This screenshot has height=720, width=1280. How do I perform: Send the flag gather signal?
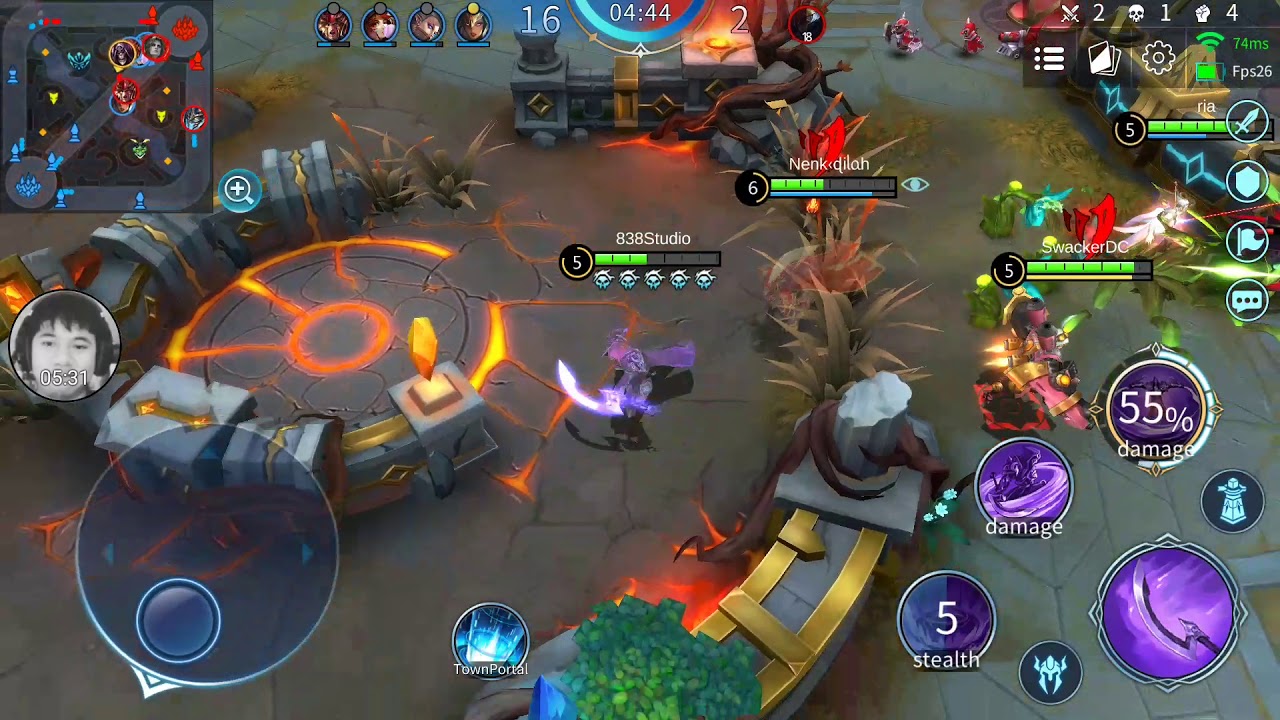tap(1248, 242)
